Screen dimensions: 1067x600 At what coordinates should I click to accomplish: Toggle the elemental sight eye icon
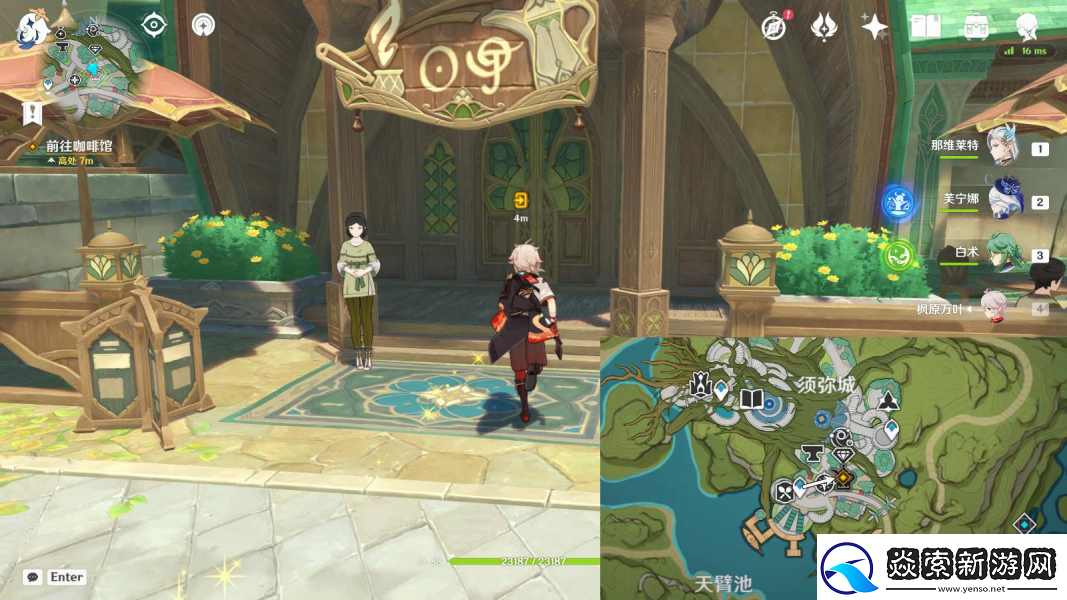click(x=153, y=25)
